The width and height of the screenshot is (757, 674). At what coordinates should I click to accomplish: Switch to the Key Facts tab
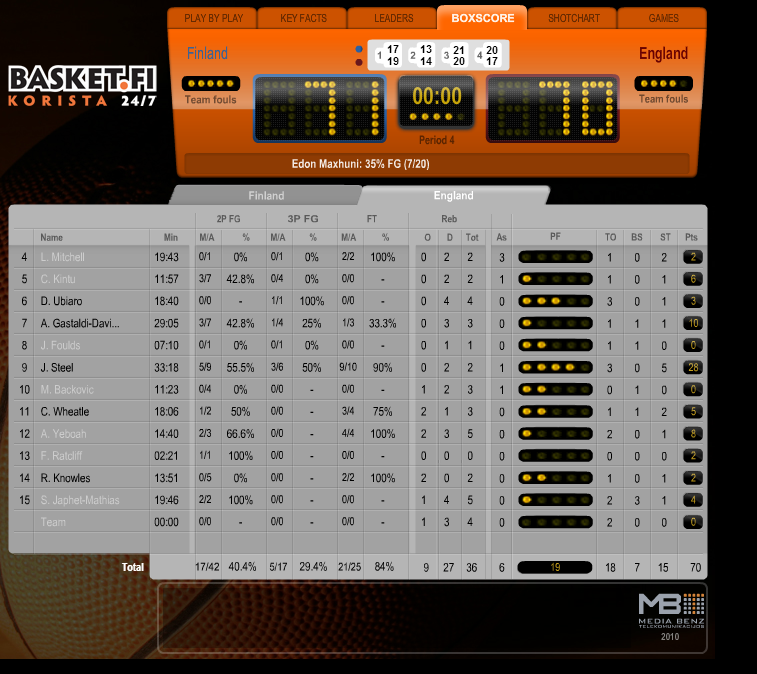click(x=301, y=18)
